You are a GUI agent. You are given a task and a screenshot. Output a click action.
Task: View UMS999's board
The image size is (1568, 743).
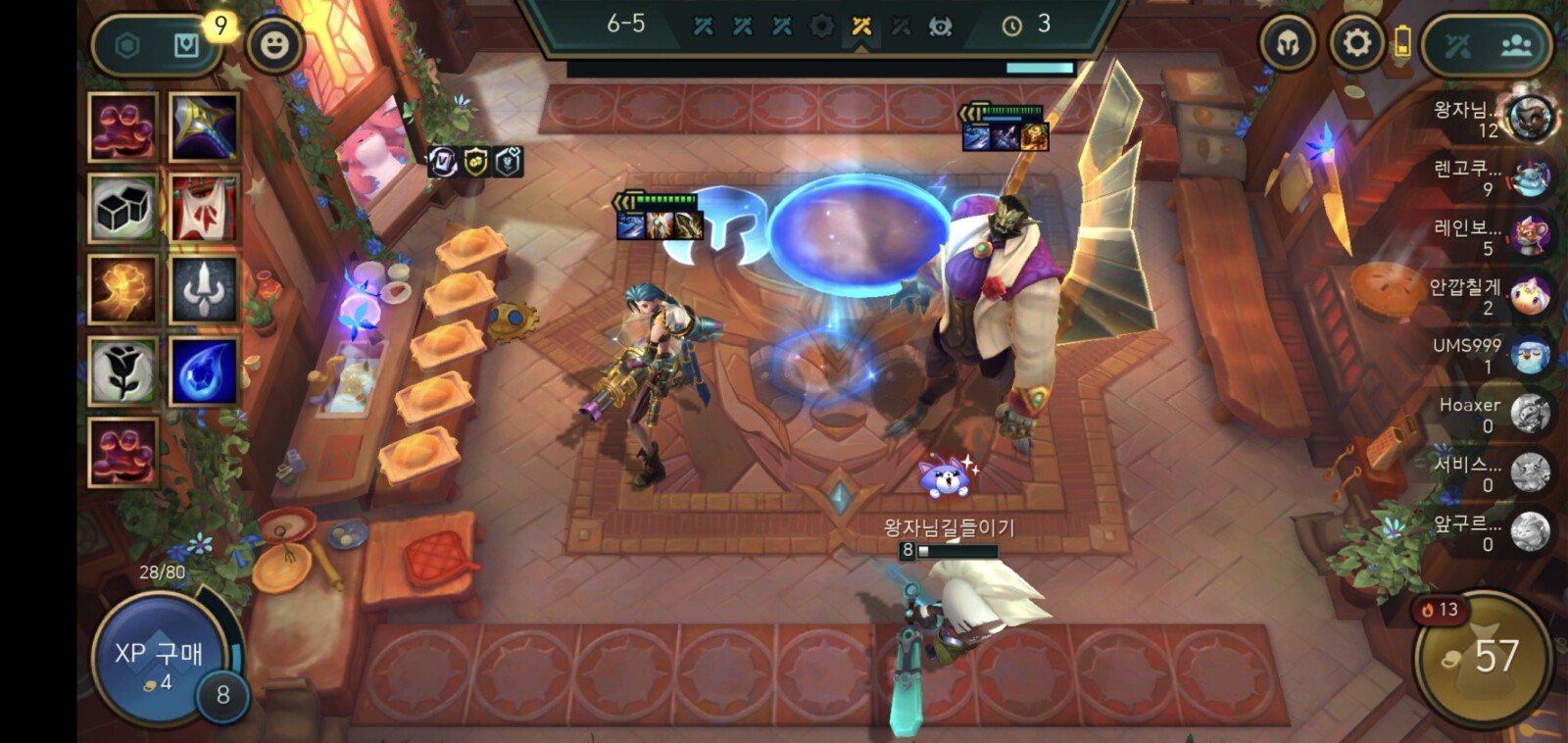(x=1529, y=355)
